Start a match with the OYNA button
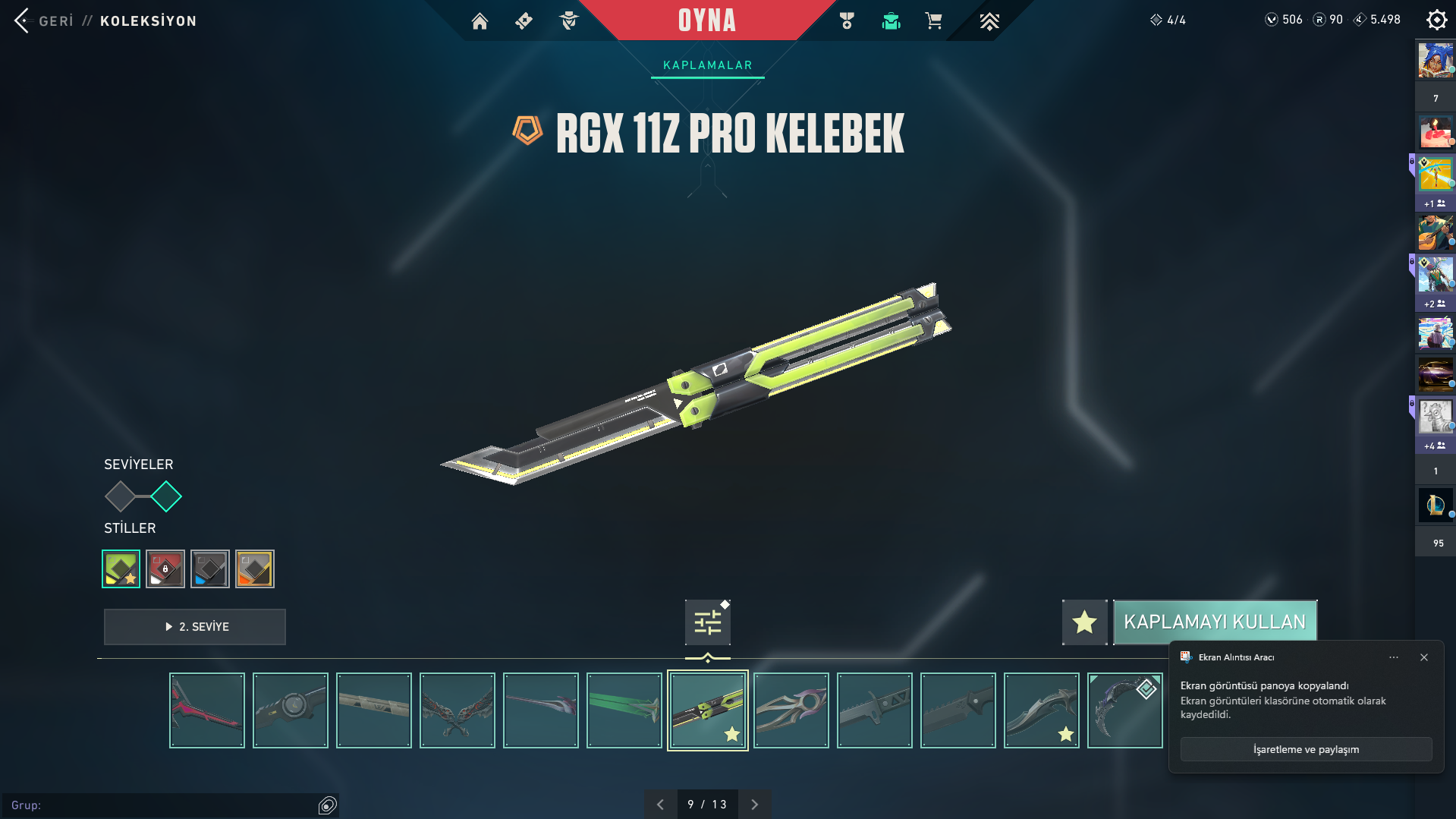Image resolution: width=1456 pixels, height=819 pixels. pos(706,20)
